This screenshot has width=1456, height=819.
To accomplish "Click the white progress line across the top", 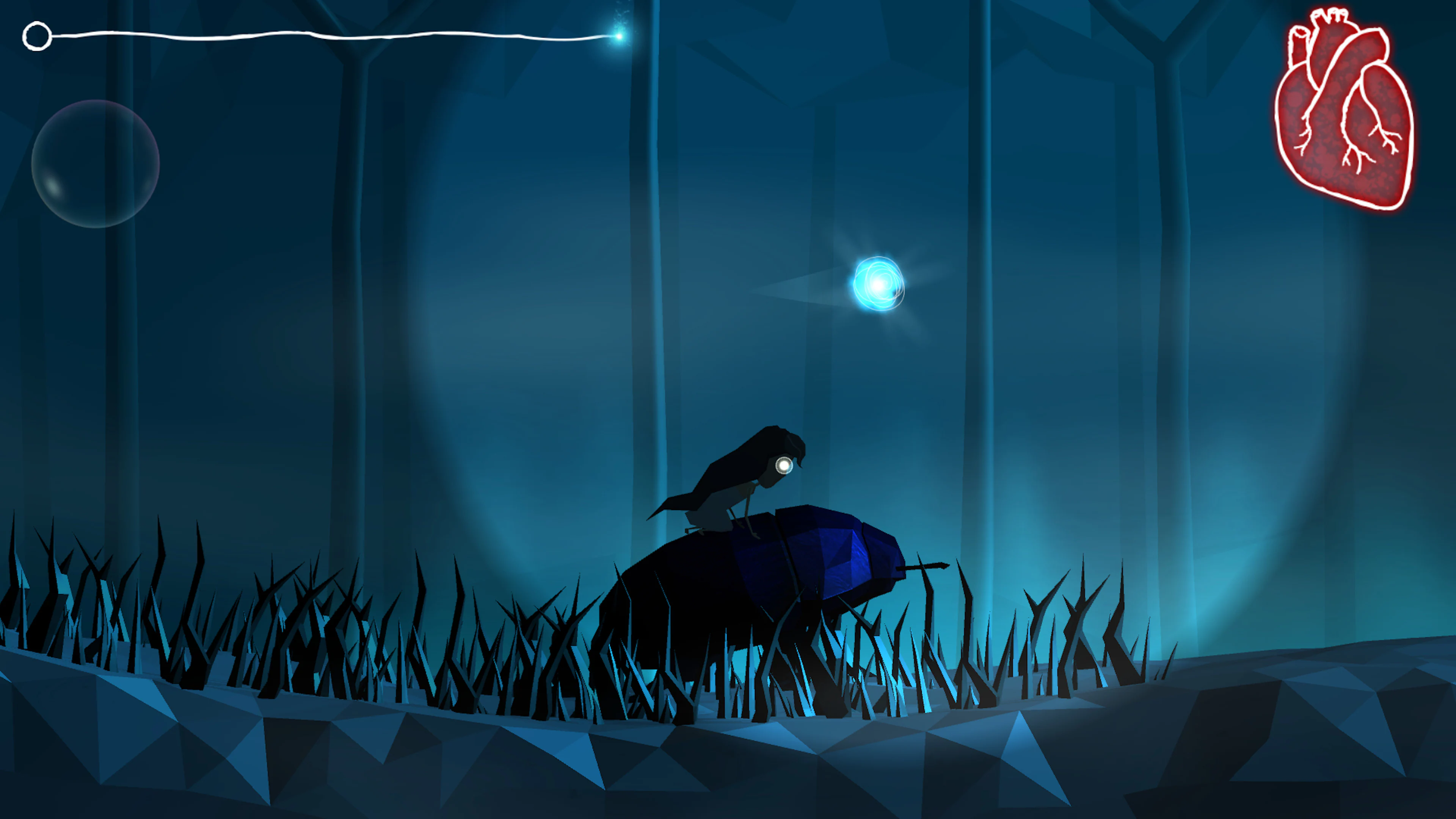I will click(339, 36).
